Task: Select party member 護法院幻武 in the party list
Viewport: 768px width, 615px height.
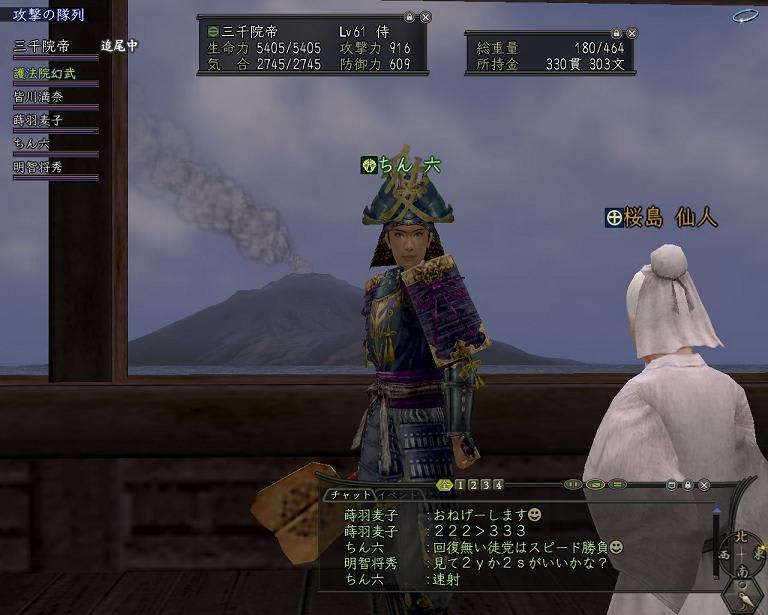Action: [45, 73]
